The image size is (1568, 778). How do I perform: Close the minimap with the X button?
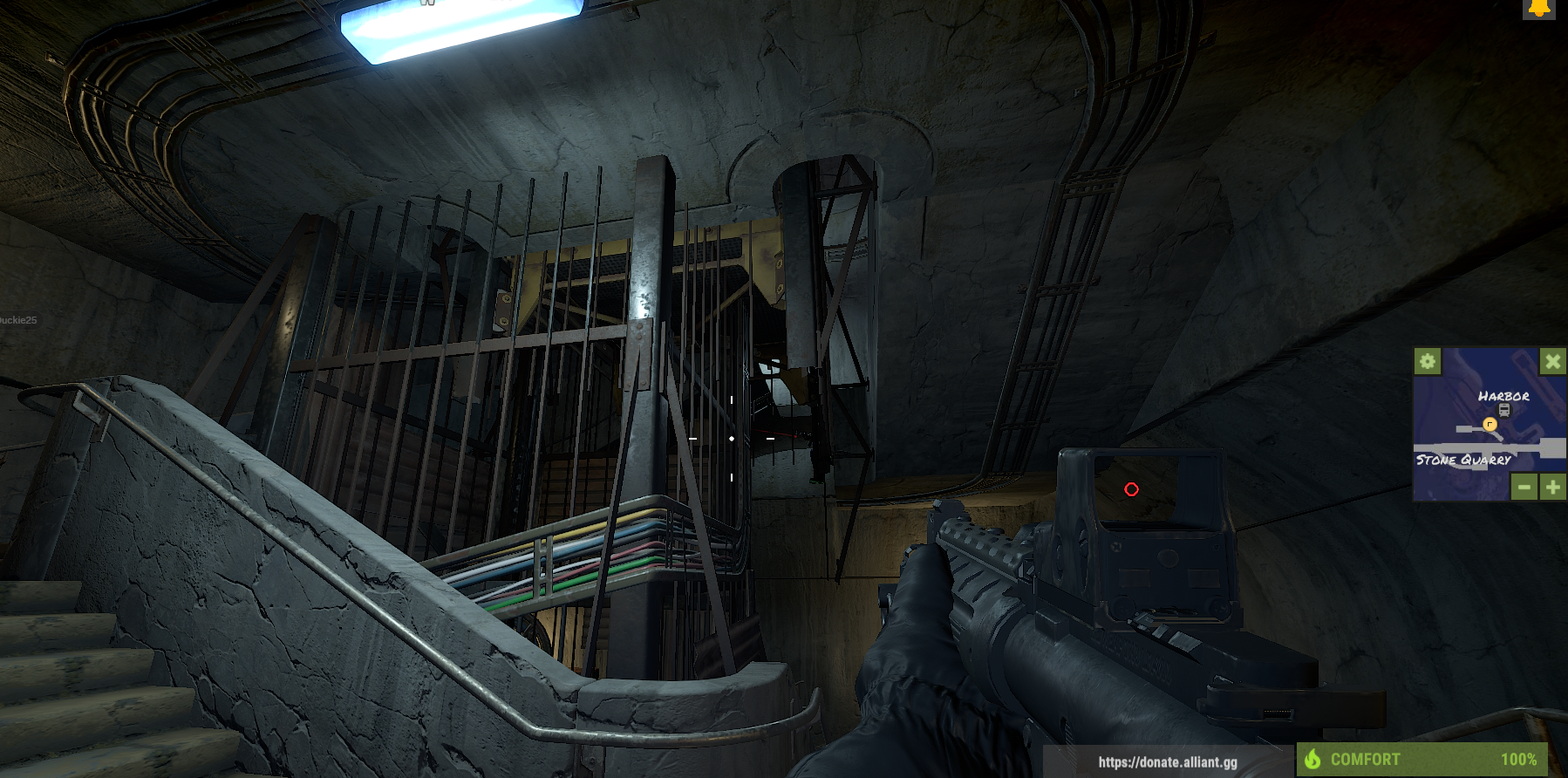1552,361
